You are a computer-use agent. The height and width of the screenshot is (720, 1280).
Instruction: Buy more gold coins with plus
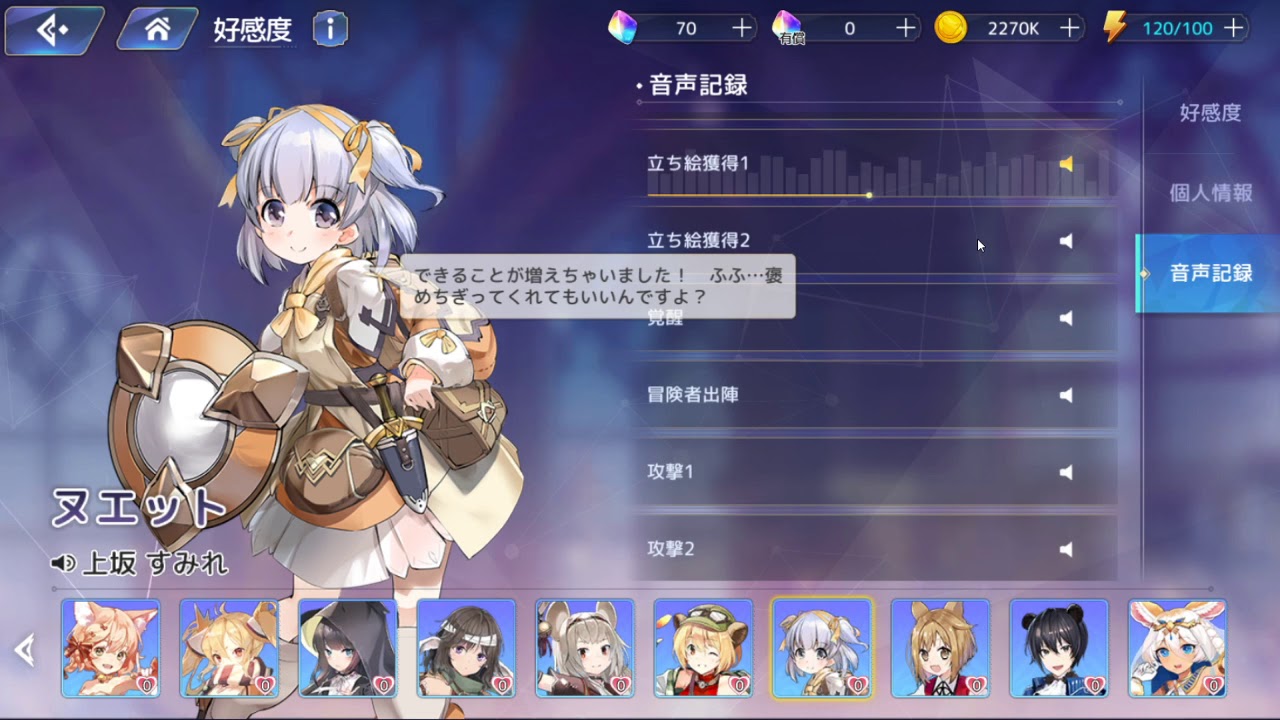(x=1070, y=28)
